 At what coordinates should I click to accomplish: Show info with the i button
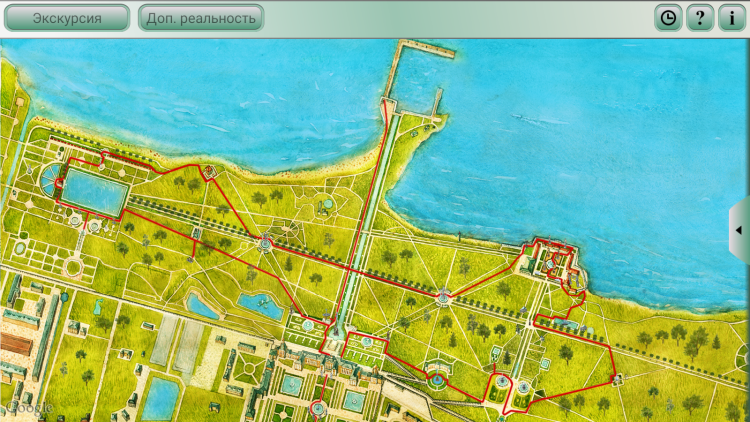tap(732, 18)
